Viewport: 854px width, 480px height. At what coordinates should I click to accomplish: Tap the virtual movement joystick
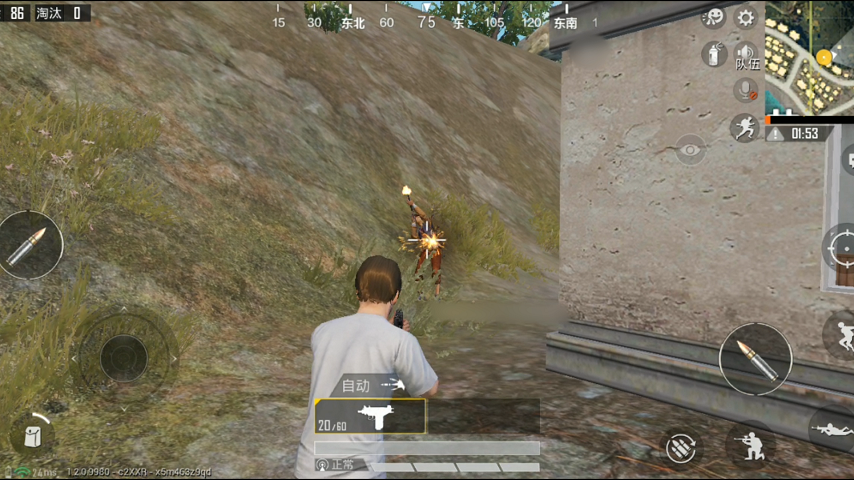(x=124, y=356)
